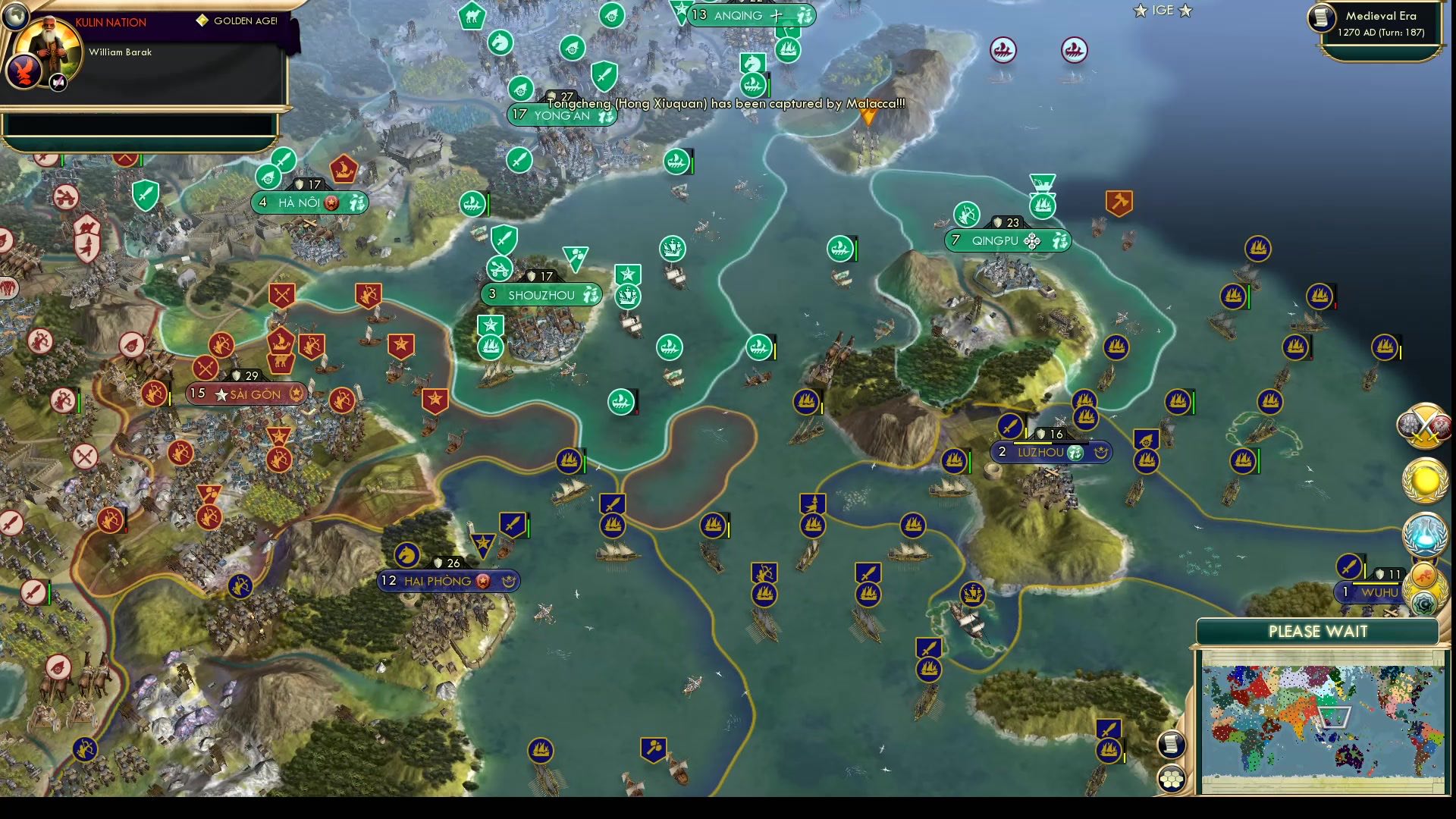1456x819 pixels.
Task: Open the notification log scroll icon above the minimap
Action: [x=1170, y=745]
